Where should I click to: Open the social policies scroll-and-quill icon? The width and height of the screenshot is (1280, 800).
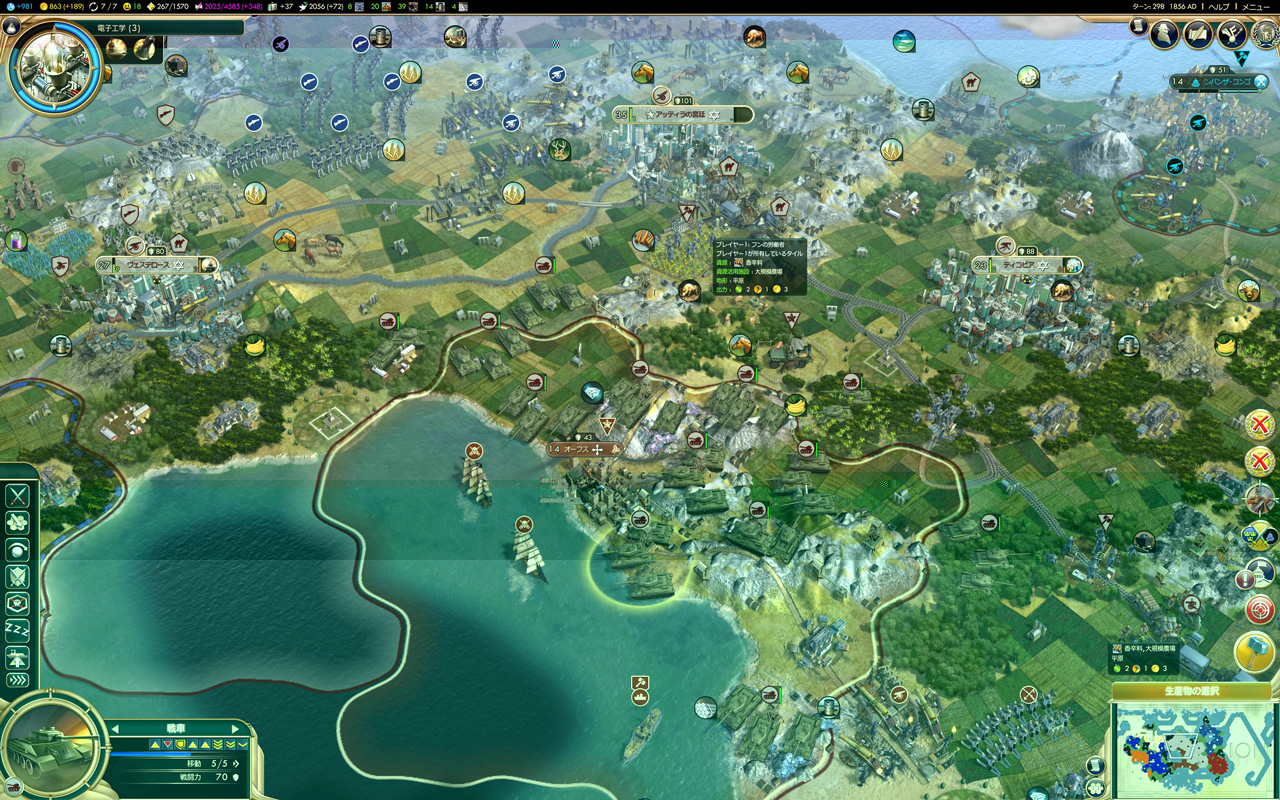(1198, 35)
